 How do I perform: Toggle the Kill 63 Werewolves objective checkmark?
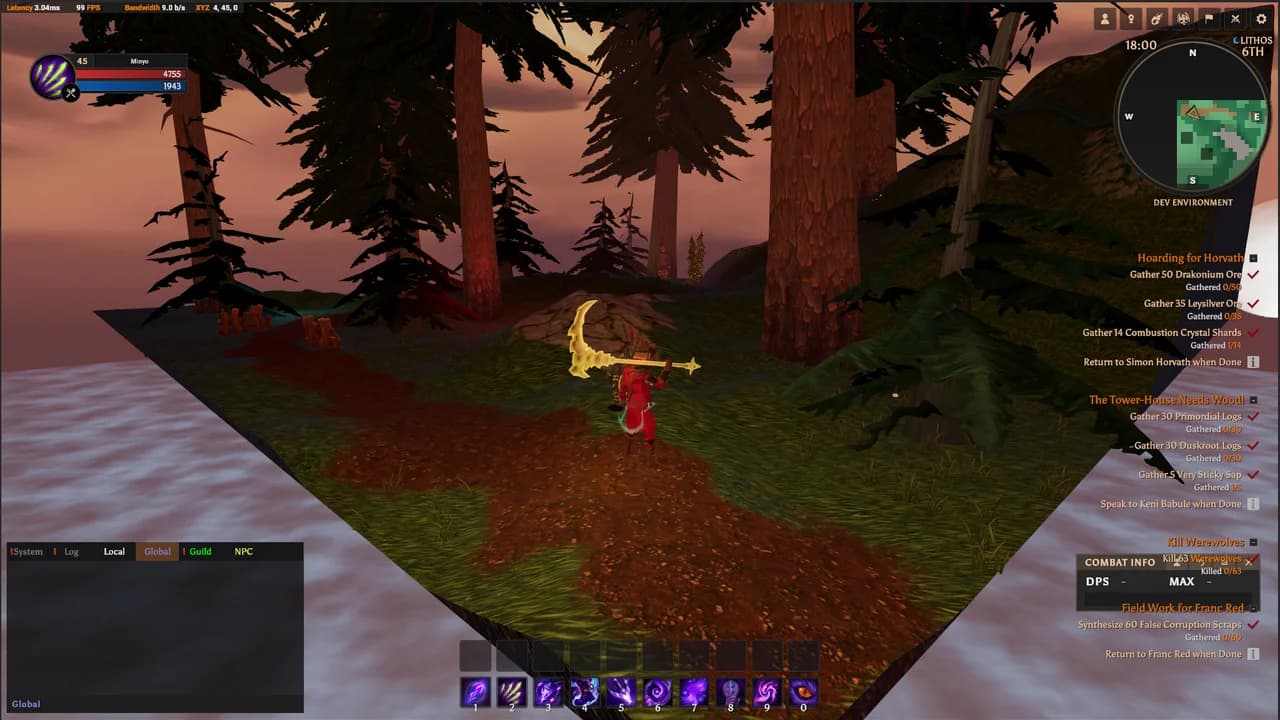1256,557
